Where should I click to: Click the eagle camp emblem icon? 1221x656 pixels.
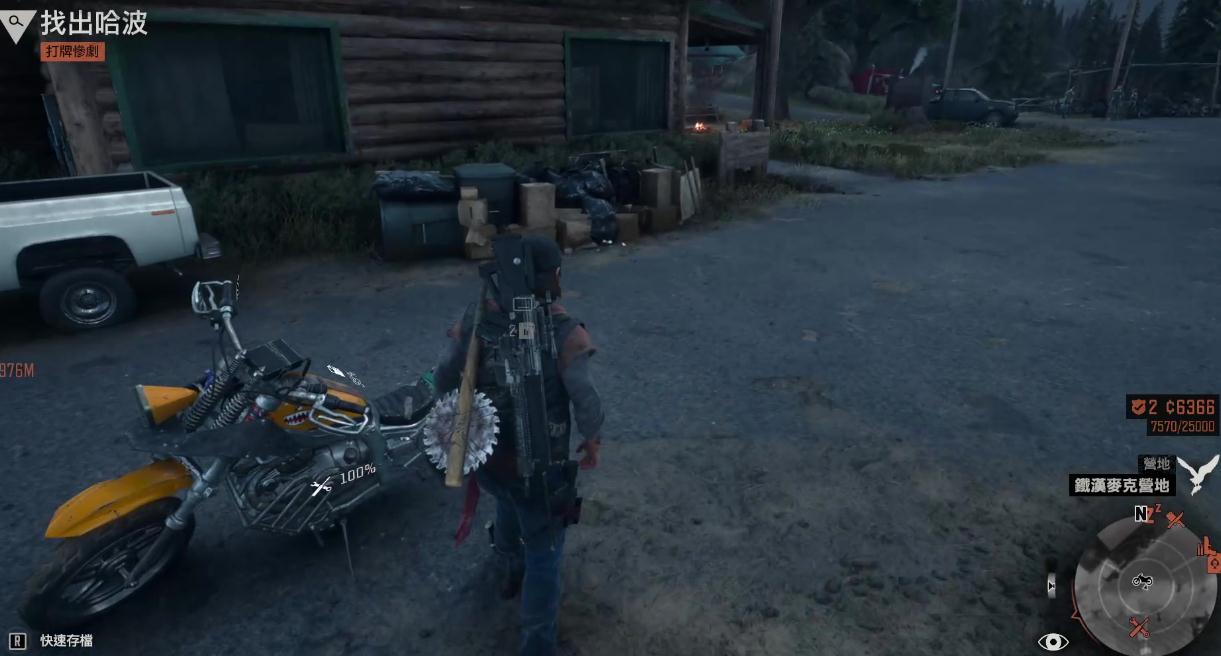1196,473
